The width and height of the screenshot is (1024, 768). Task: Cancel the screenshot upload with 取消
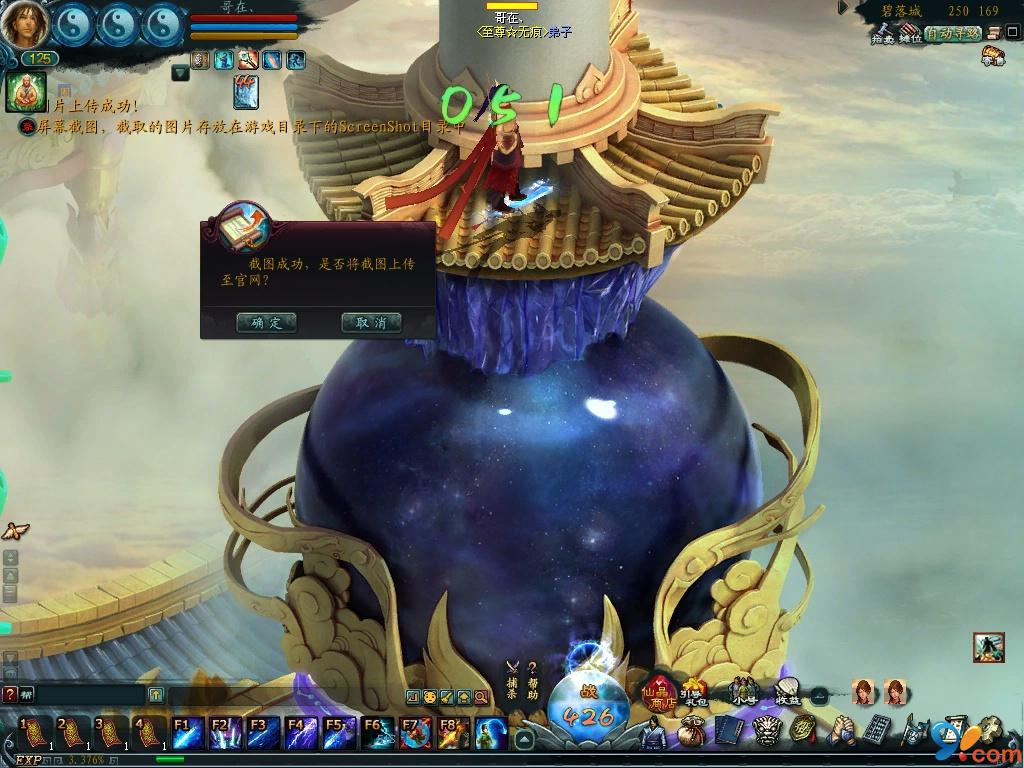[371, 323]
